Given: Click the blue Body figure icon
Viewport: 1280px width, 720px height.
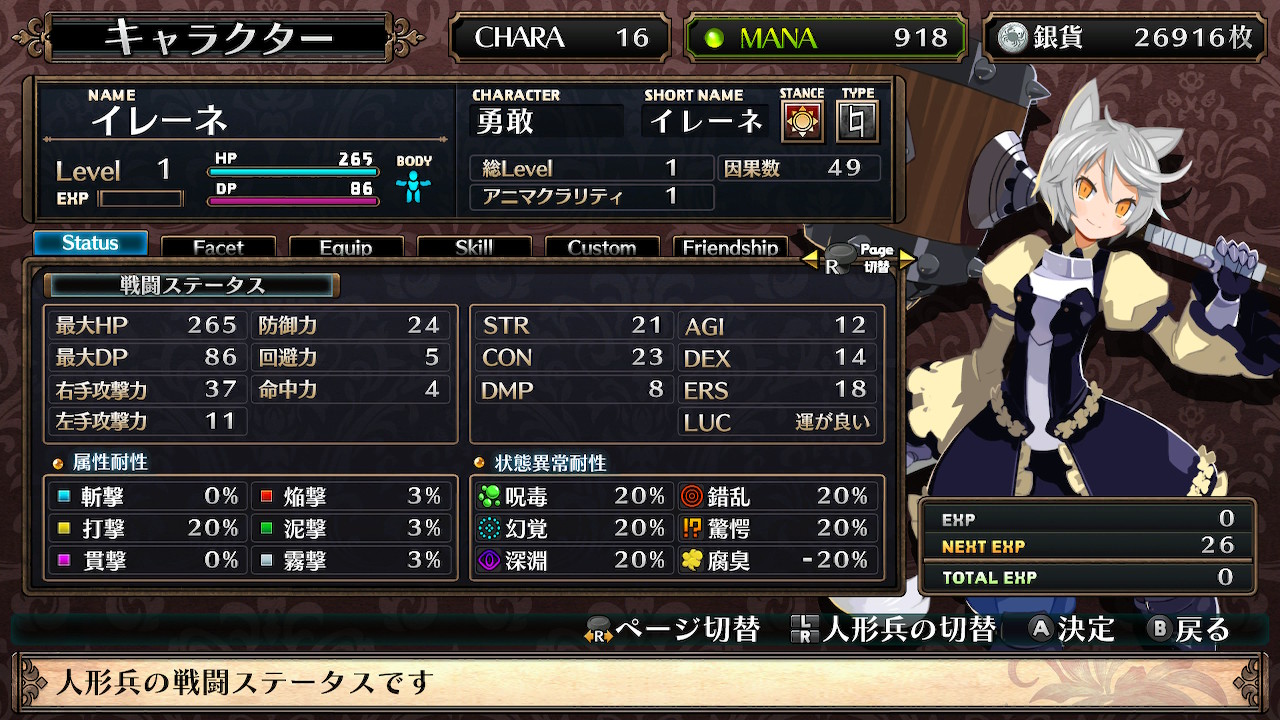Looking at the screenshot, I should (412, 186).
